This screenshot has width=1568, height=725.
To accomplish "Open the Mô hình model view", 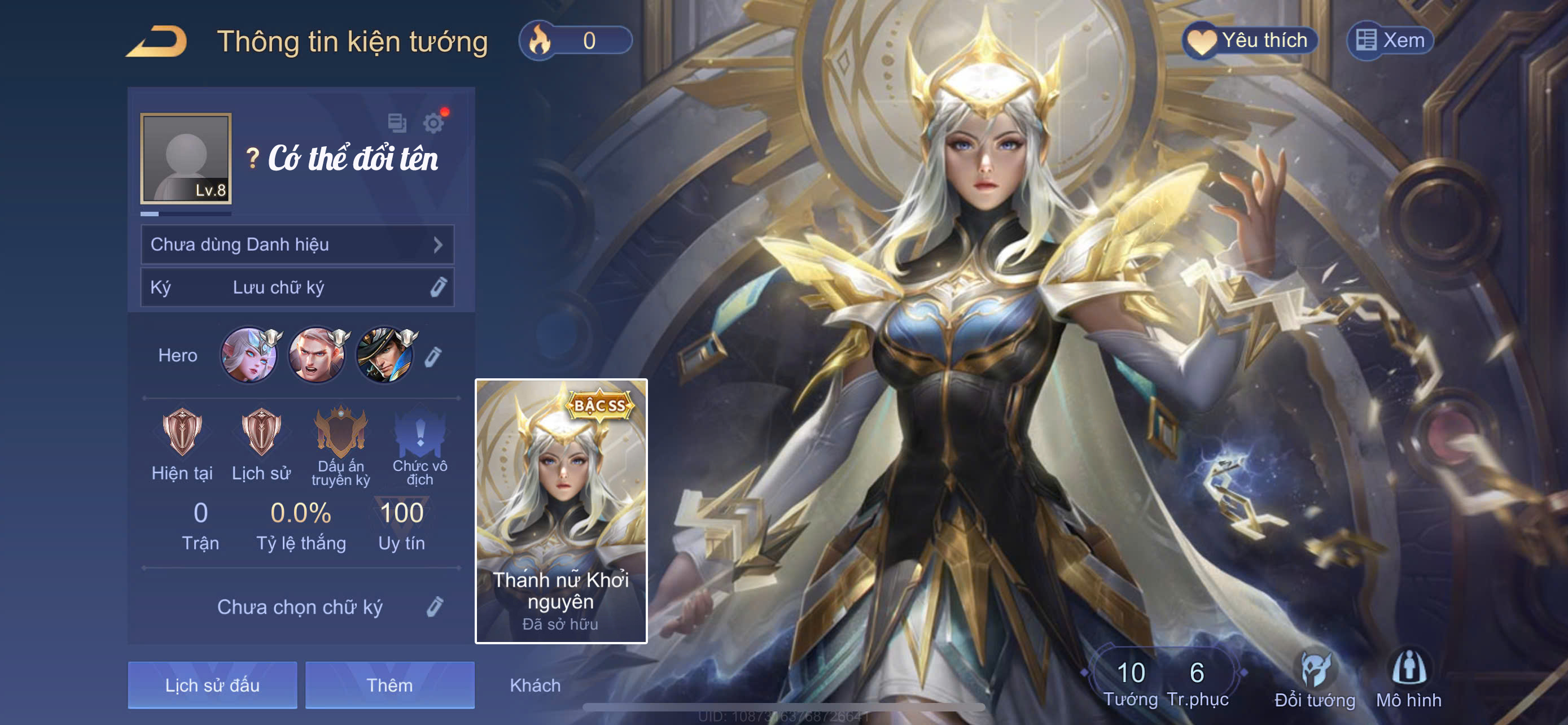I will 1408,680.
